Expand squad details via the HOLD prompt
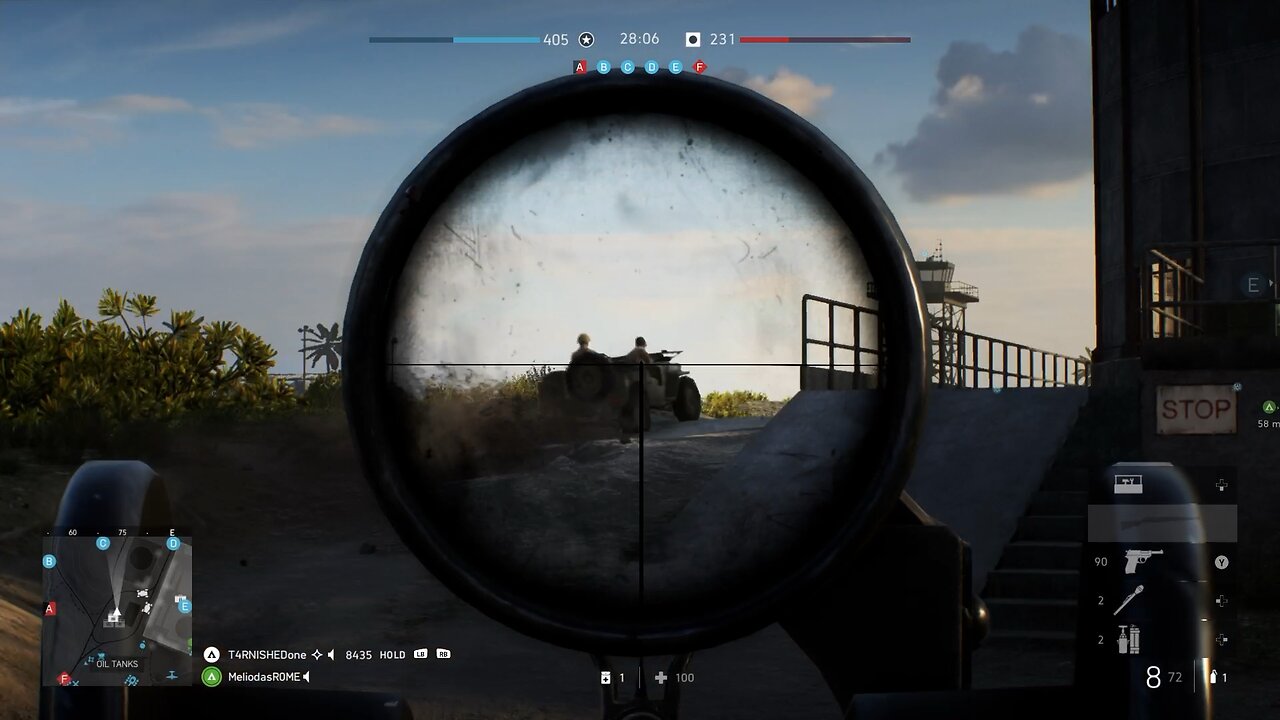Viewport: 1280px width, 720px height. [392, 655]
